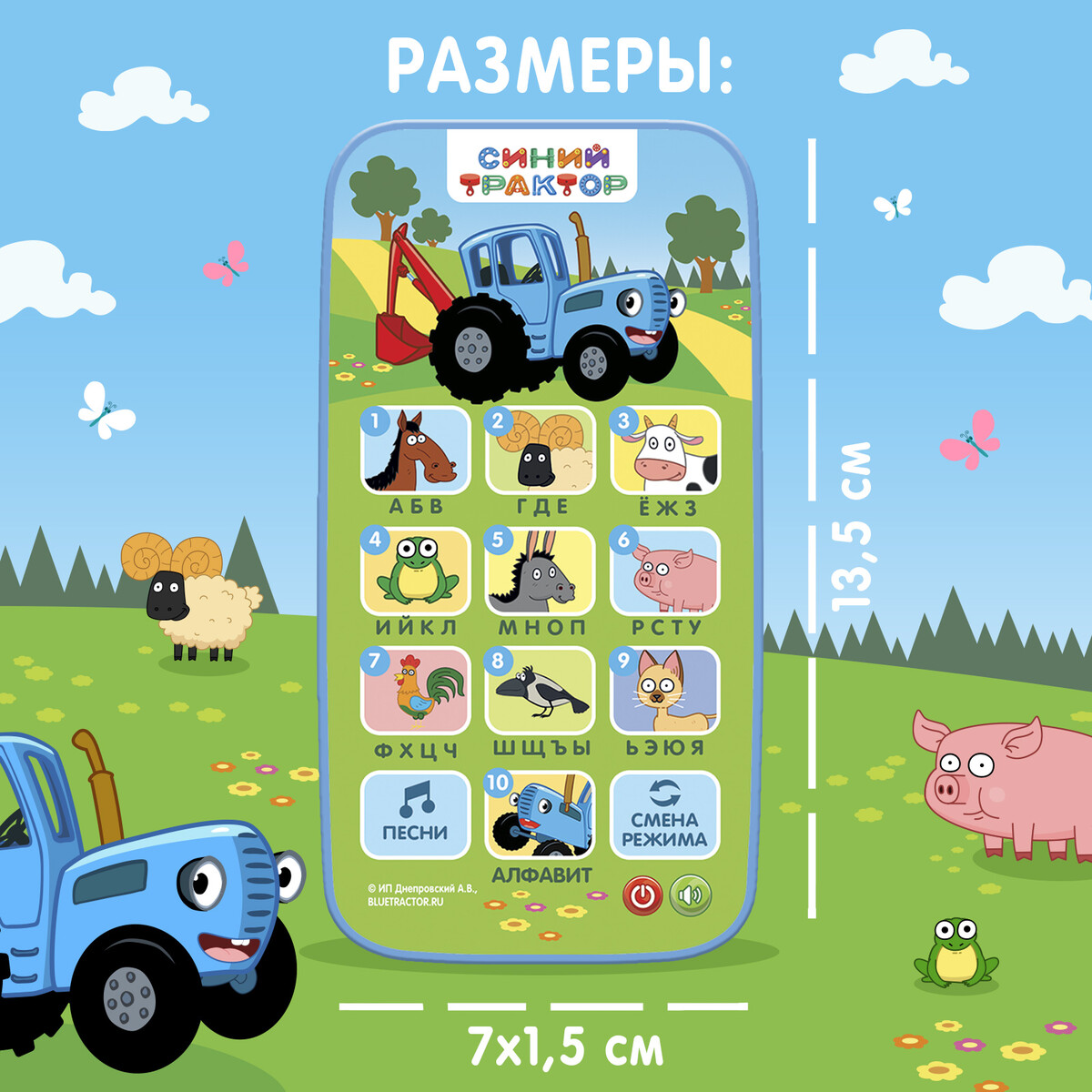Select the ram button number 2
Viewport: 1092px width, 1092px height.
tap(540, 450)
